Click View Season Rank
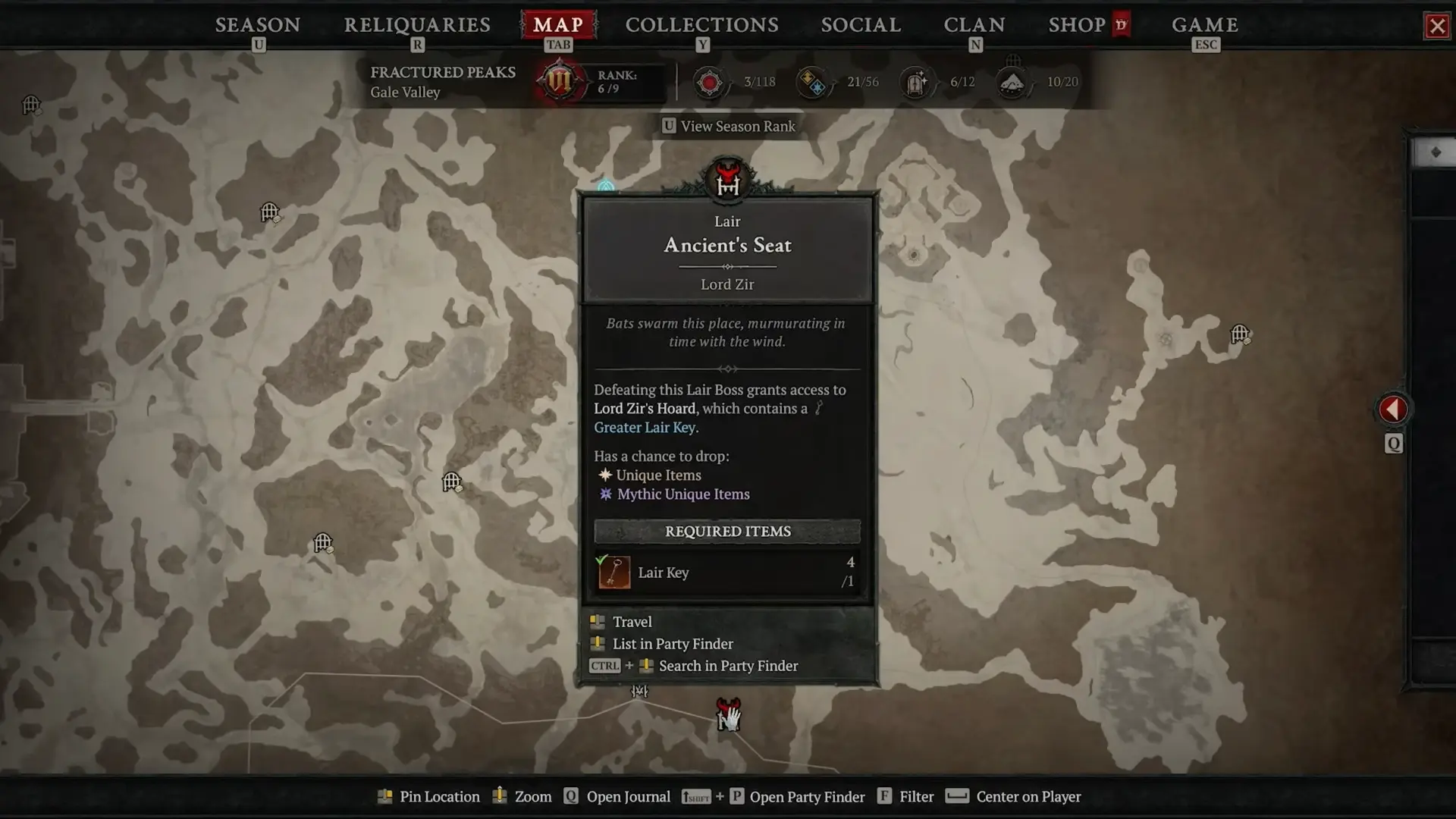1456x819 pixels. 730,127
